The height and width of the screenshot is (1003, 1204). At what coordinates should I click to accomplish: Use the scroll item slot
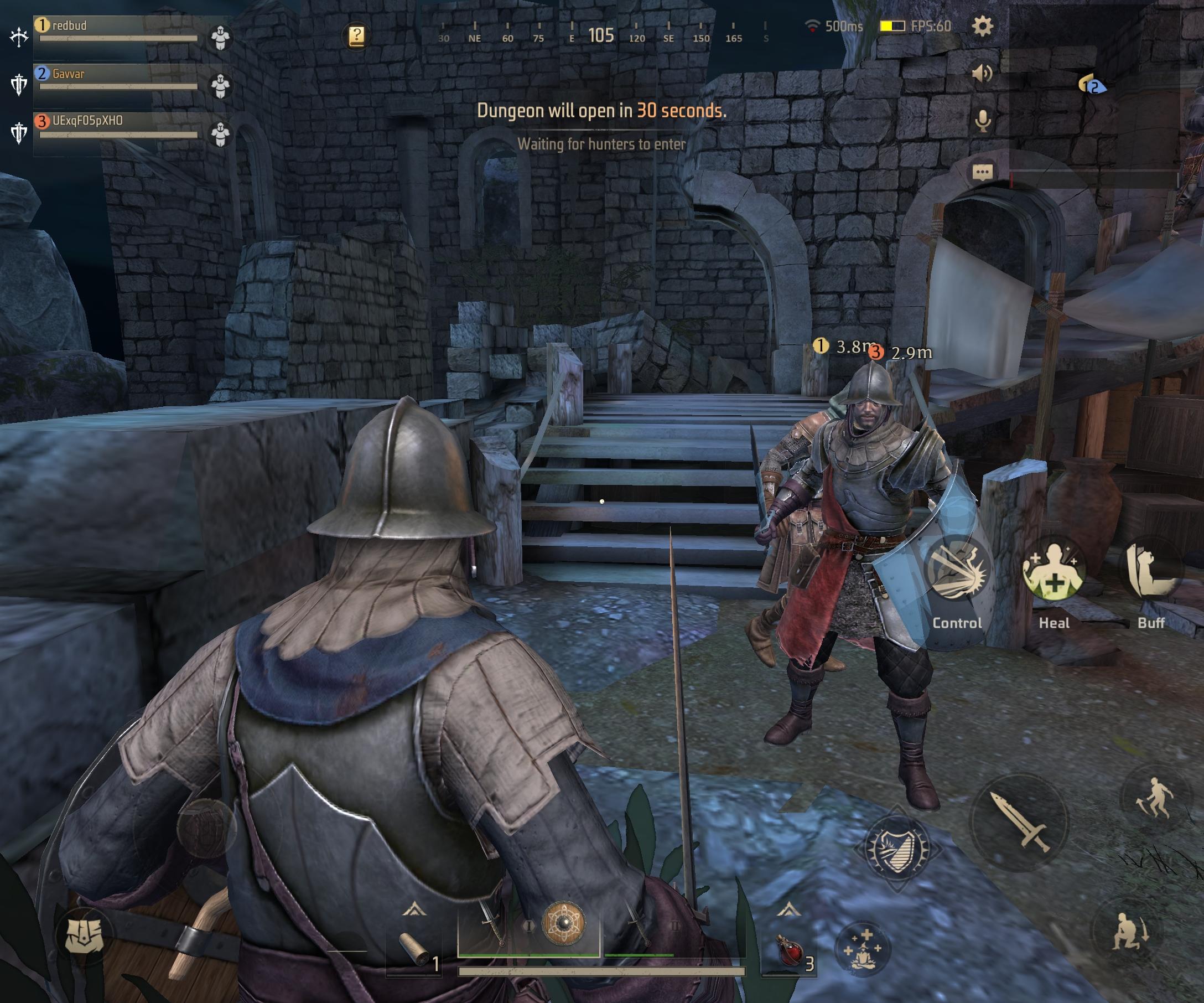point(414,950)
